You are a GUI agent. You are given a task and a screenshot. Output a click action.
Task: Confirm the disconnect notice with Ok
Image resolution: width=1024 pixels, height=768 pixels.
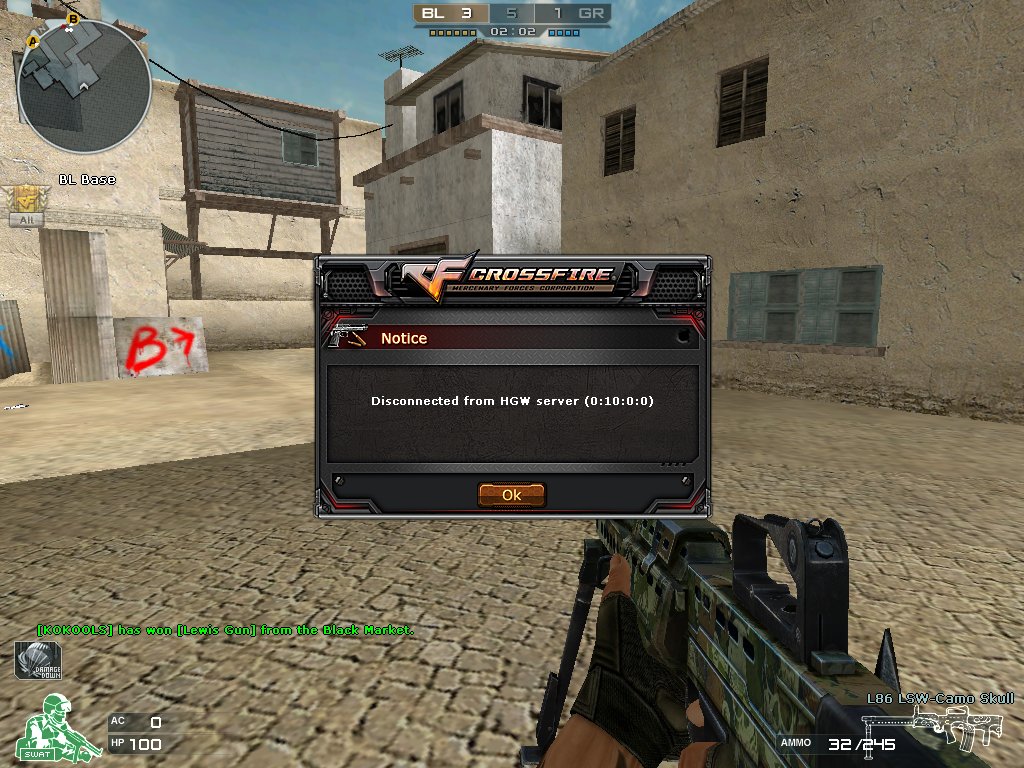pos(511,495)
